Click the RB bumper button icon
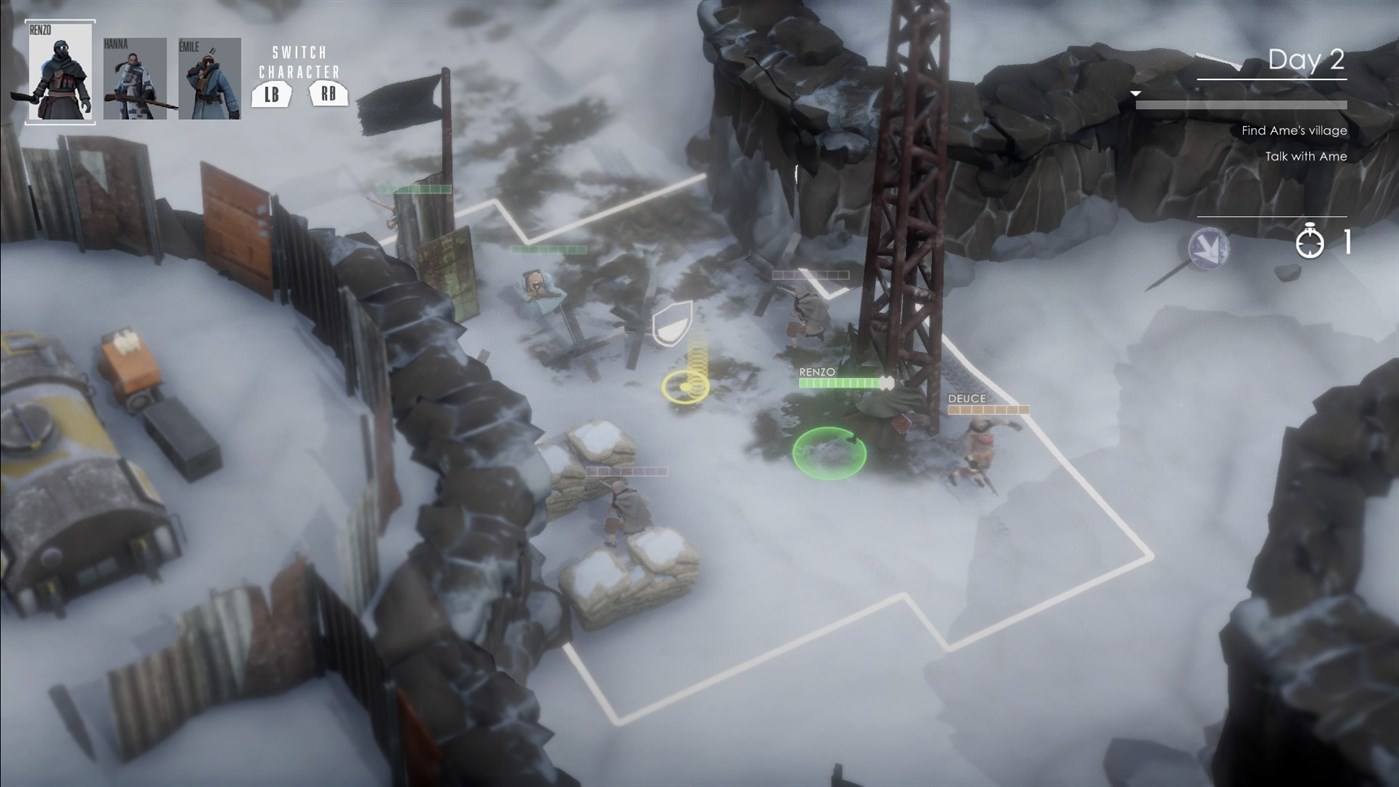The height and width of the screenshot is (787, 1399). pyautogui.click(x=330, y=94)
